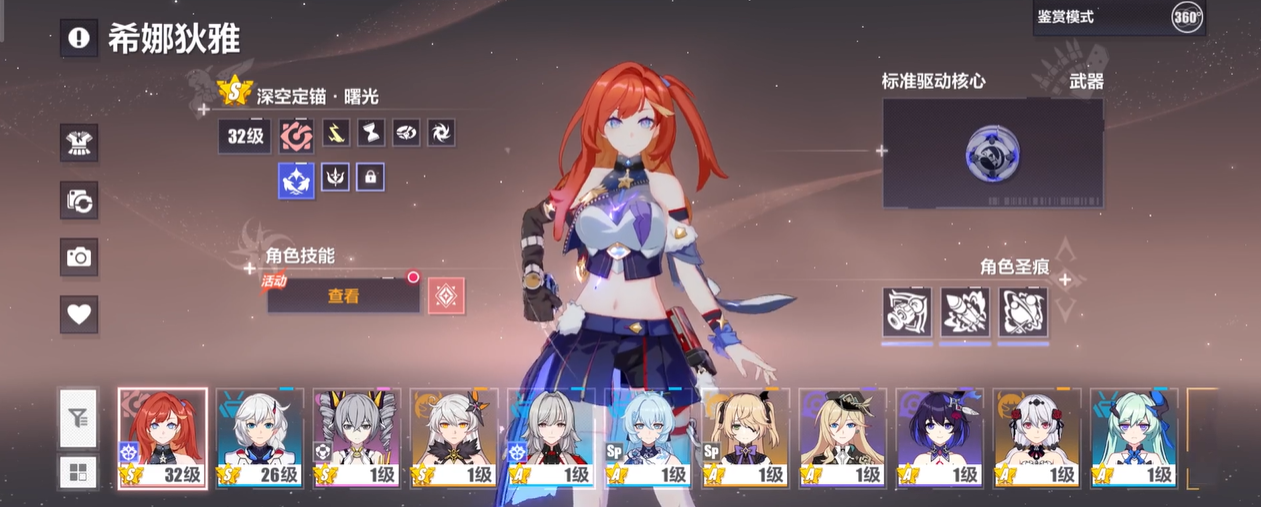1261x507 pixels.
Task: Click the camera rotate icon
Action: 78,200
